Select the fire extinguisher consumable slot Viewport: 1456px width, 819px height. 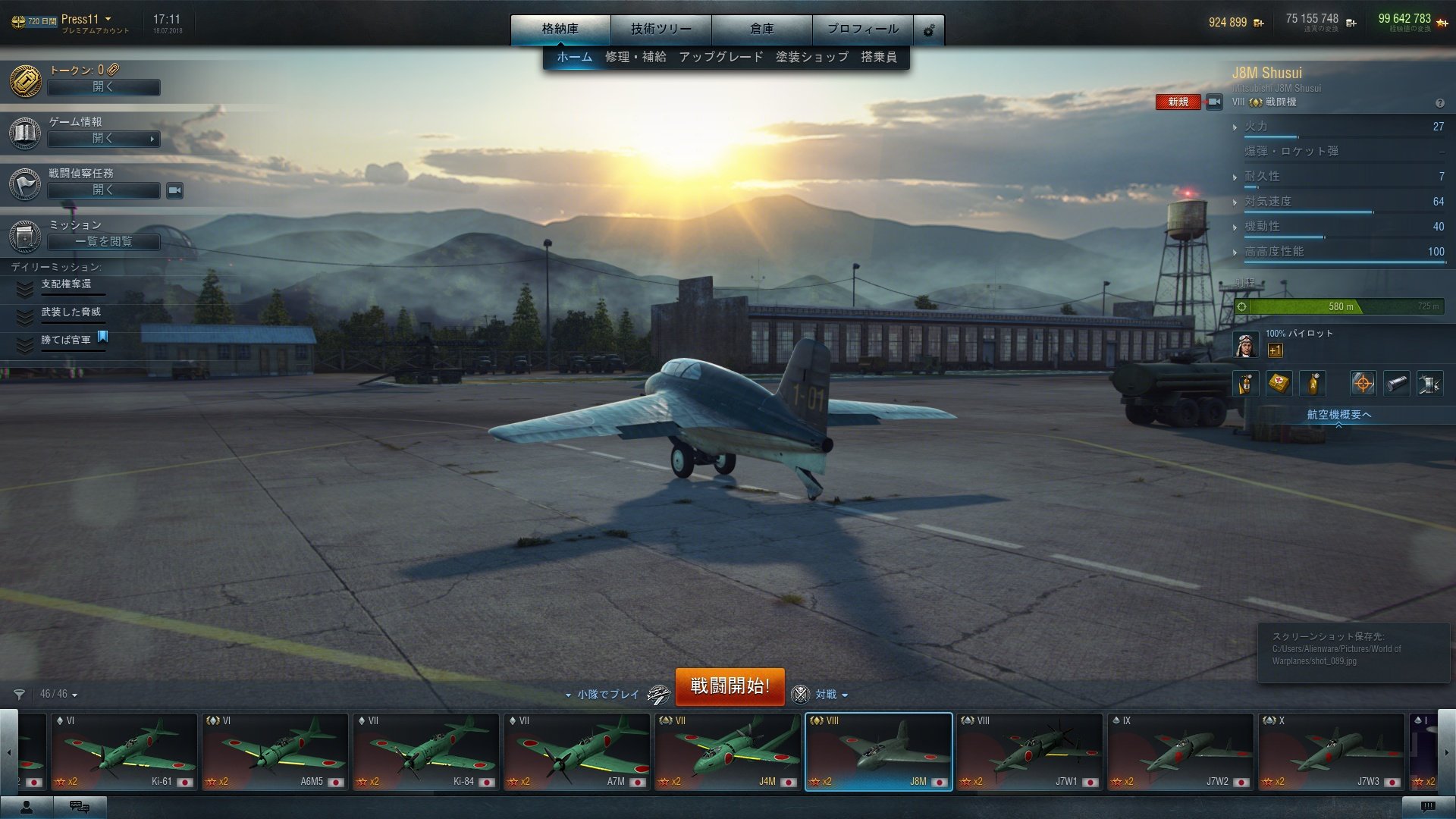(1246, 383)
